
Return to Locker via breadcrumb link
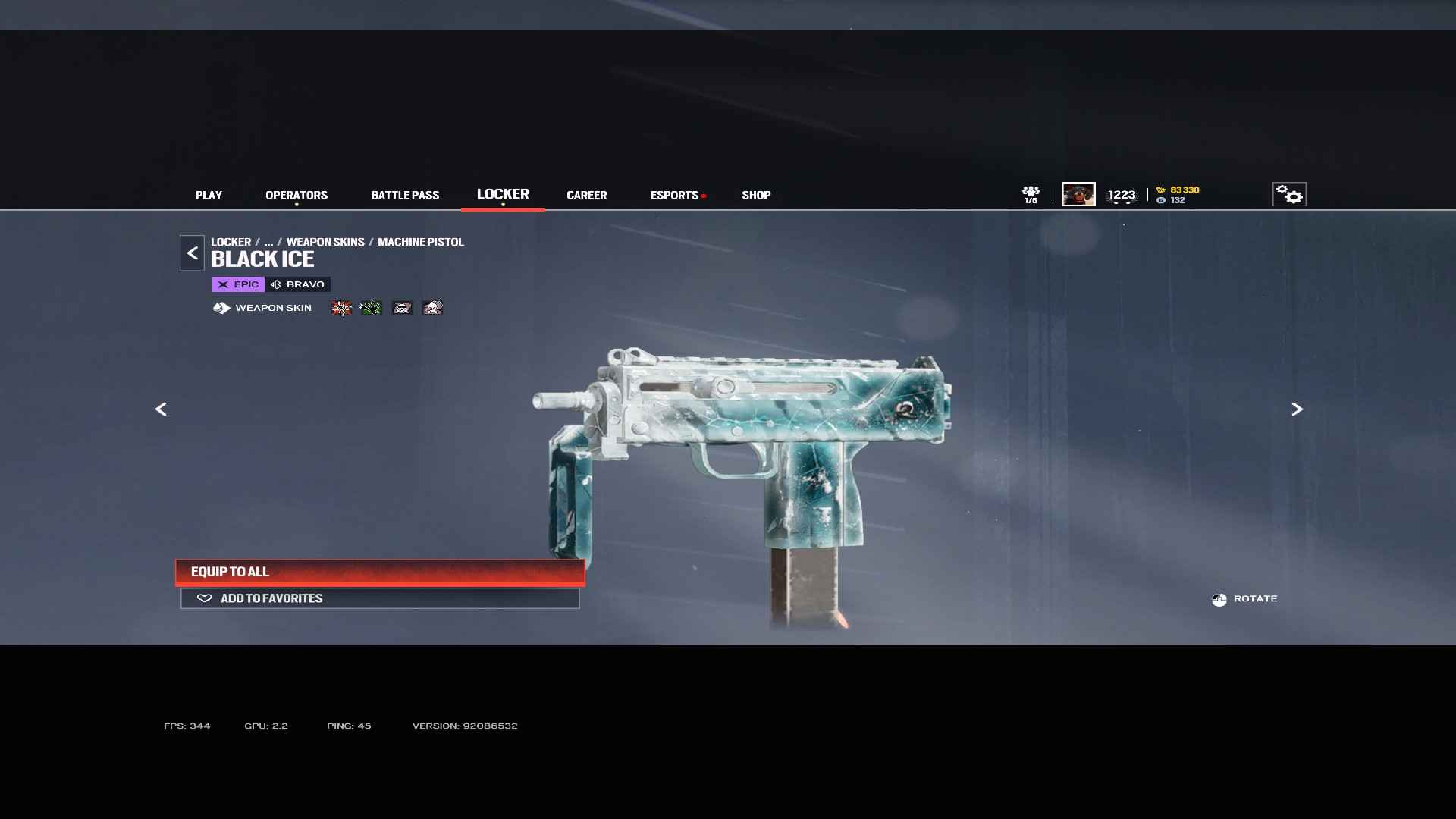[231, 242]
